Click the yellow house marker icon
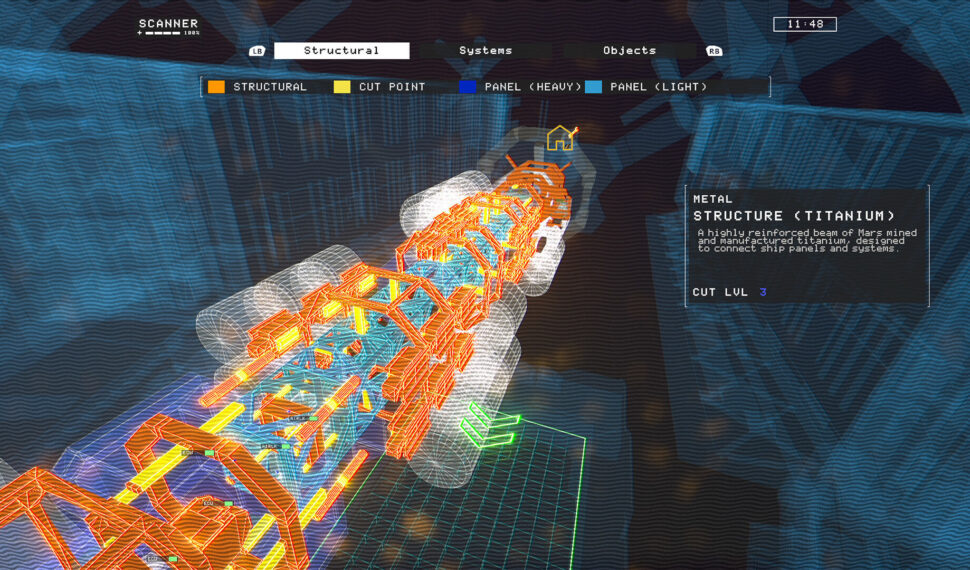Viewport: 970px width, 570px height. pyautogui.click(x=560, y=138)
